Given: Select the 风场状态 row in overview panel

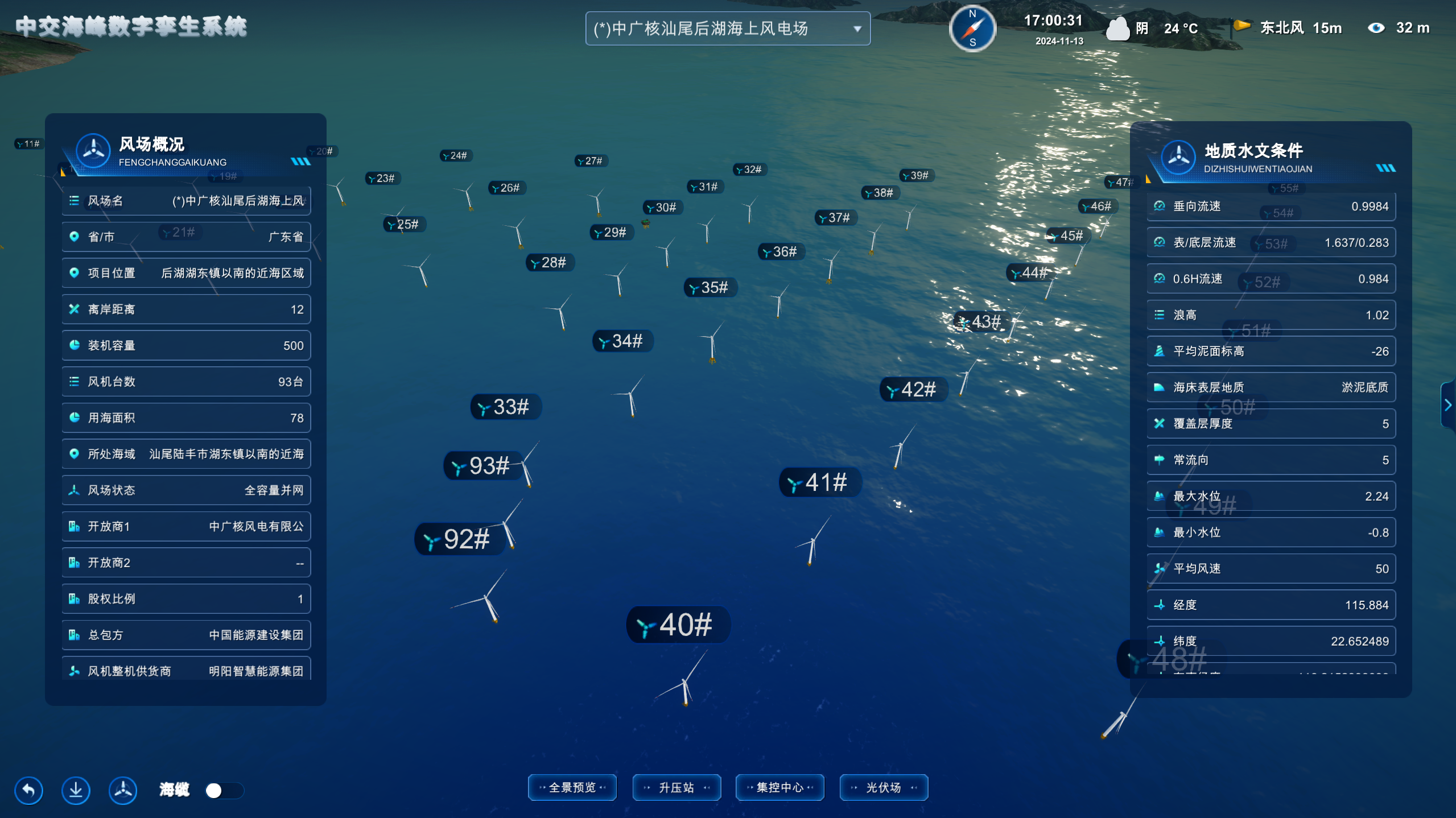Looking at the screenshot, I should pyautogui.click(x=186, y=490).
